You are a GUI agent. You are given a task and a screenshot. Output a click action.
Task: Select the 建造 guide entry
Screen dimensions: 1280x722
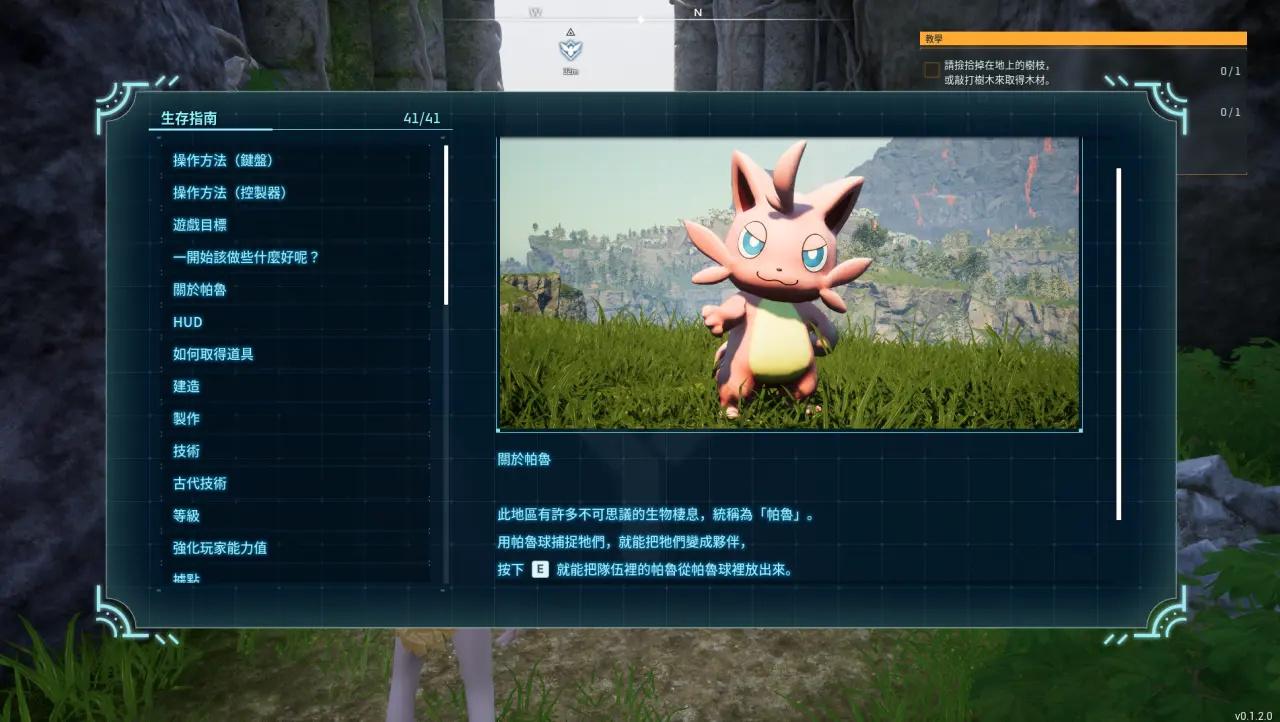[x=187, y=386]
